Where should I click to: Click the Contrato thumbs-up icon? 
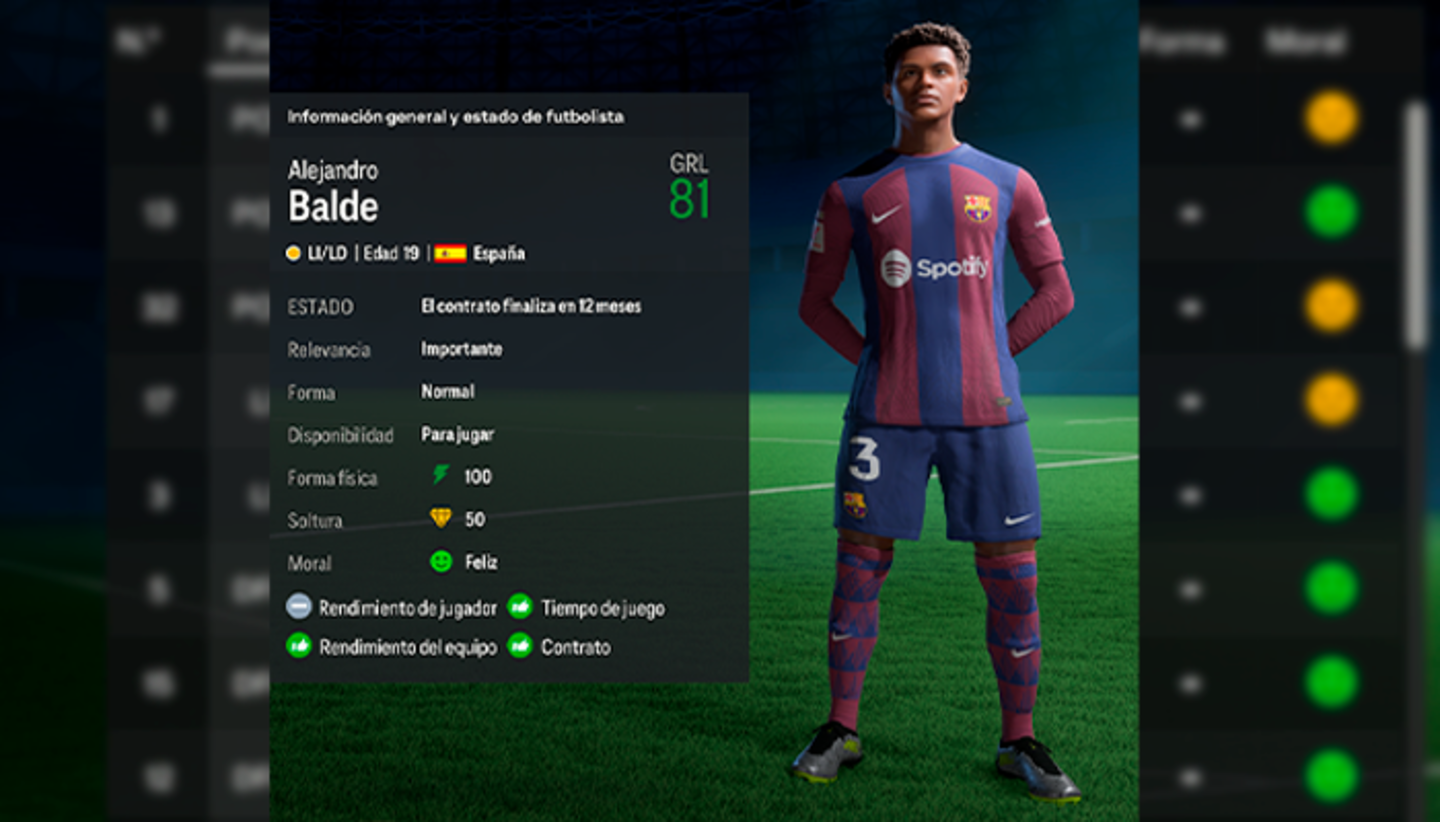tap(520, 646)
